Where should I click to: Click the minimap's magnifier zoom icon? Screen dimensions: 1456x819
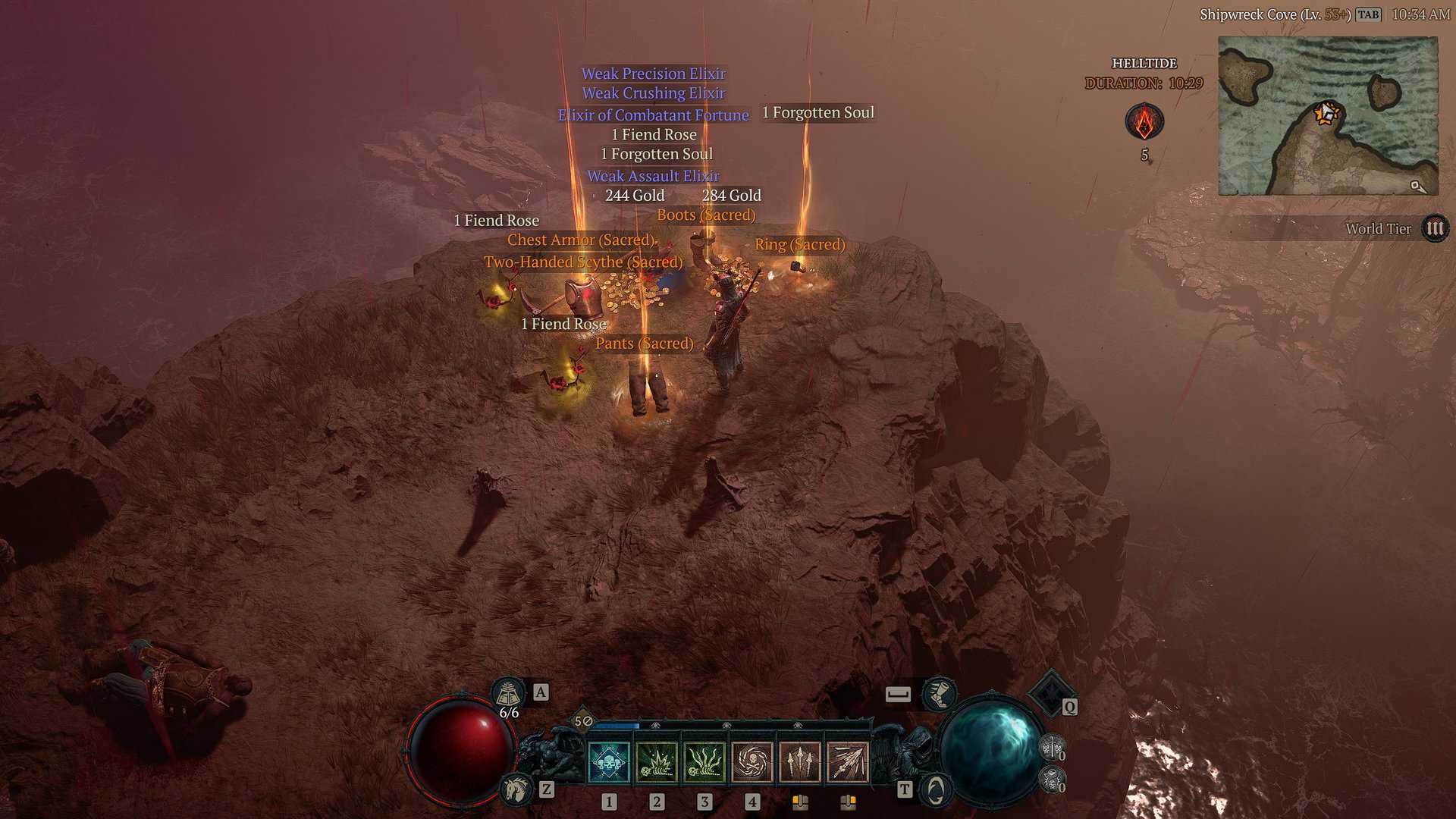coord(1417,186)
